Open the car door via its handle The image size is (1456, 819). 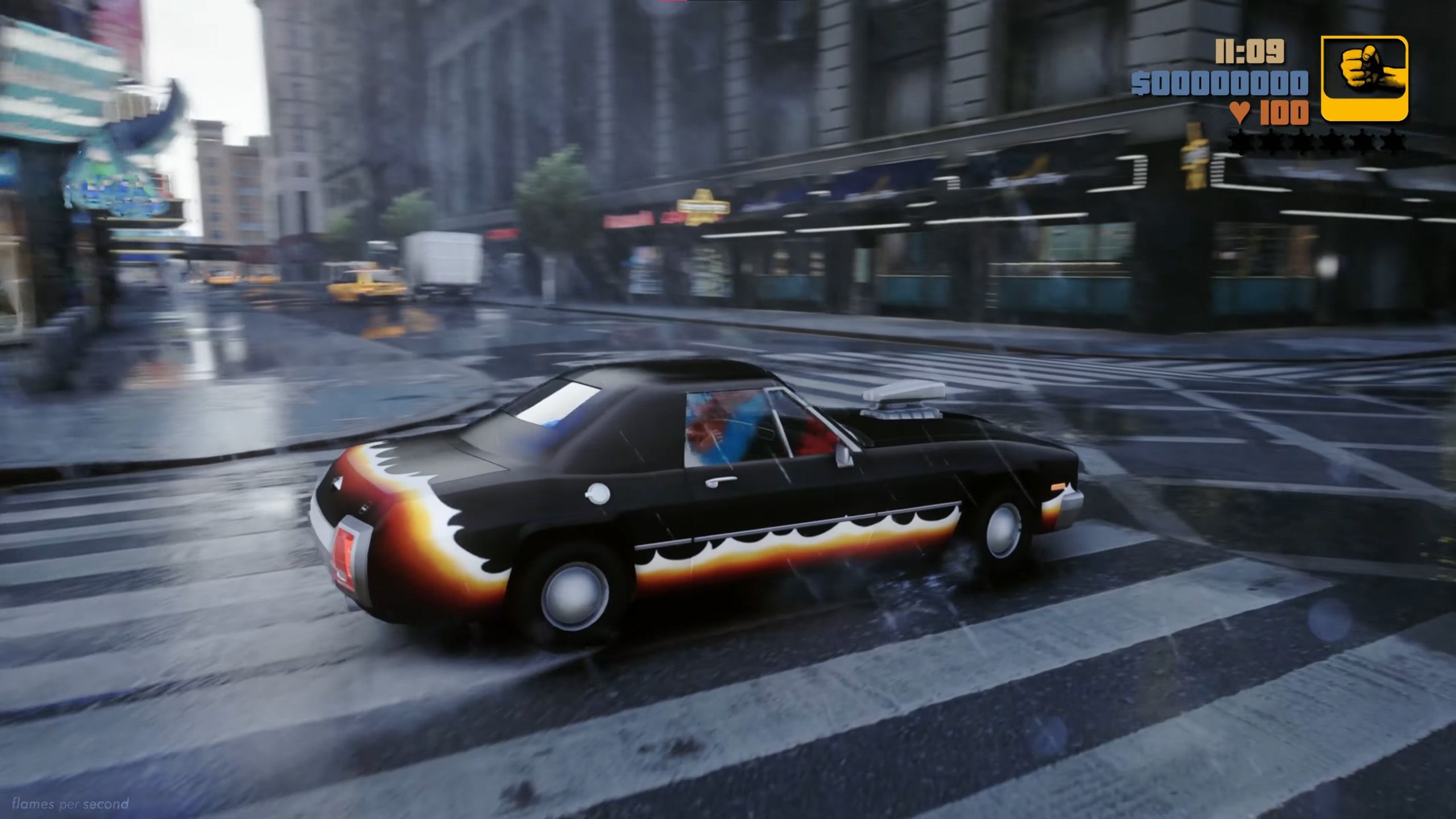click(x=719, y=482)
